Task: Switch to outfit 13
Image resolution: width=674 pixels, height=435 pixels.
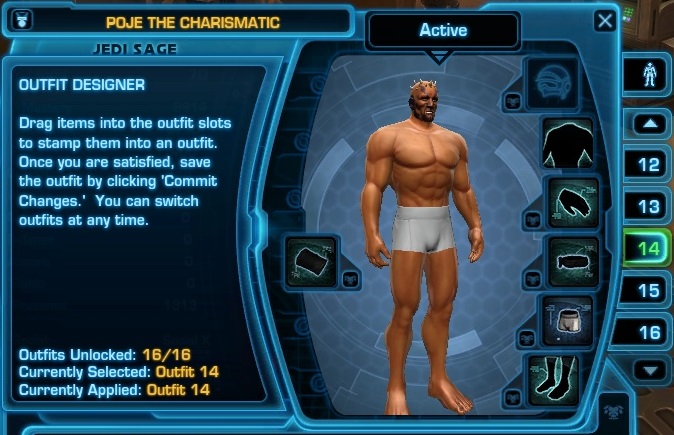Action: click(648, 206)
